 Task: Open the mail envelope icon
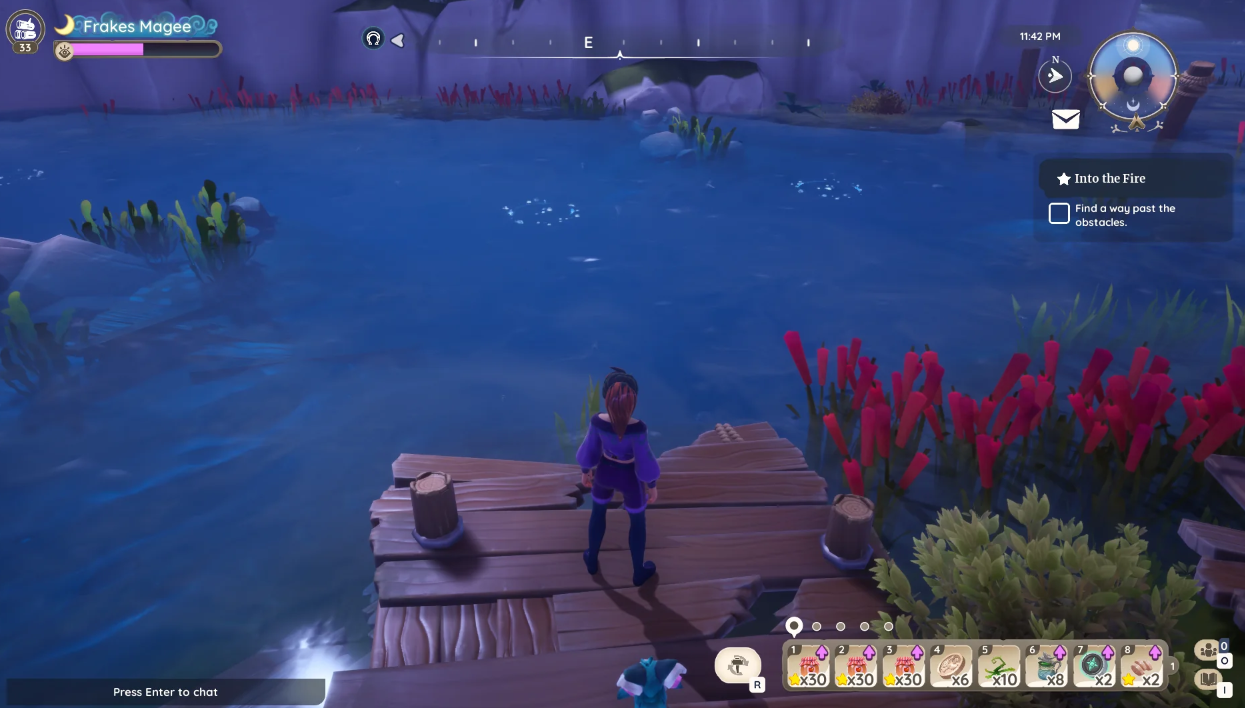[1066, 120]
